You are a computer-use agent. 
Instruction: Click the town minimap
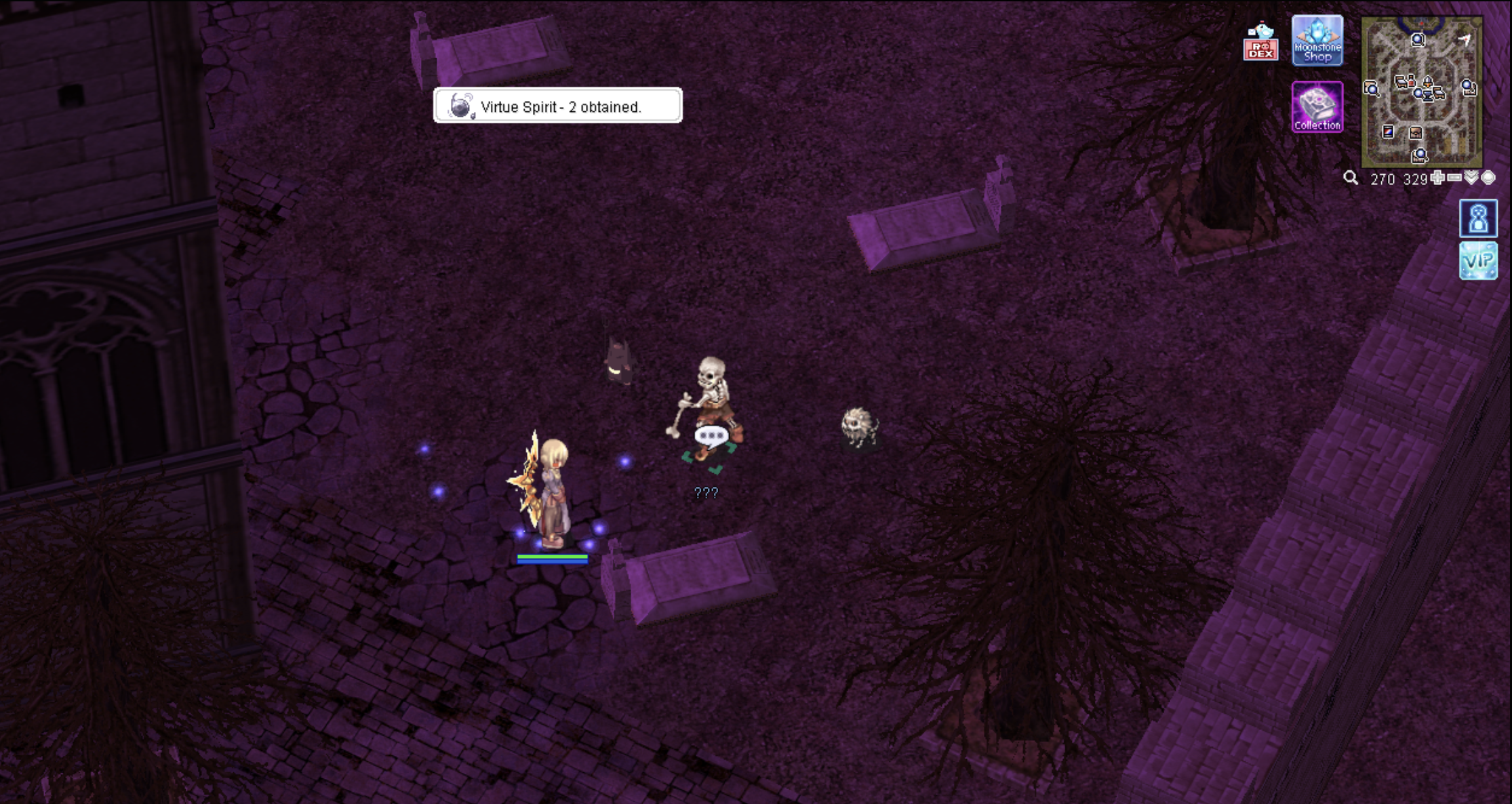[1421, 92]
